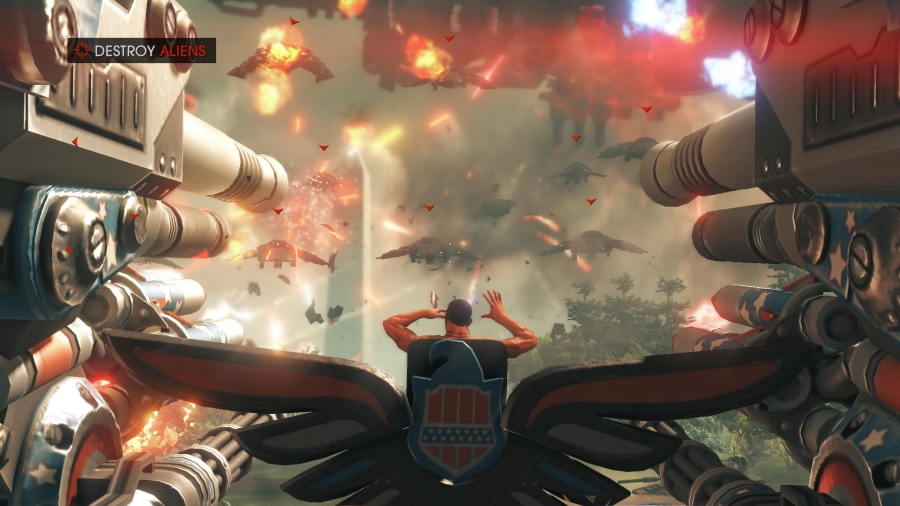
Task: Select the Destroy Aliens objective tracker
Action: (x=141, y=50)
